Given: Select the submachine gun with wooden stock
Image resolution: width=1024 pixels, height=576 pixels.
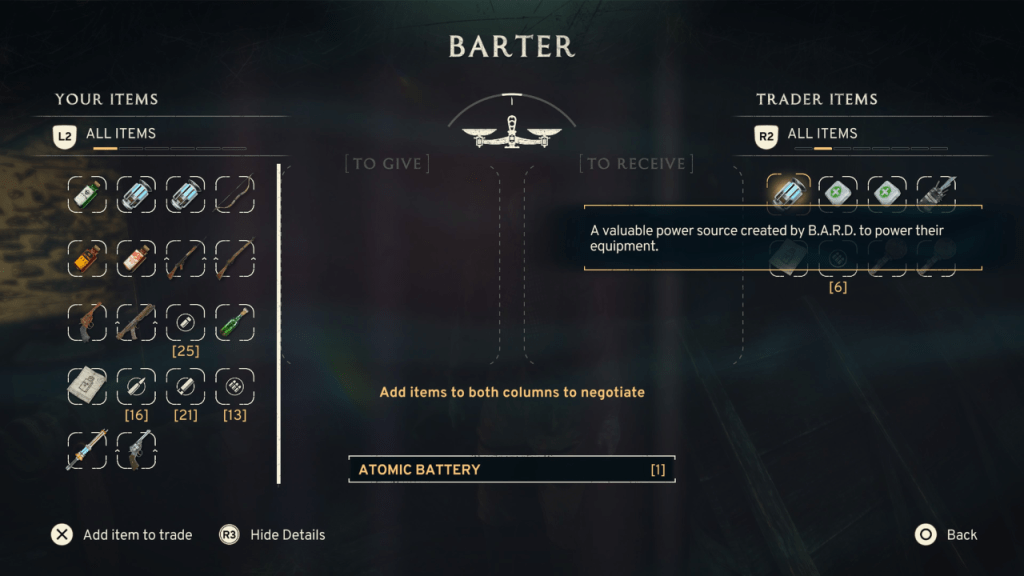Looking at the screenshot, I should pos(136,323).
